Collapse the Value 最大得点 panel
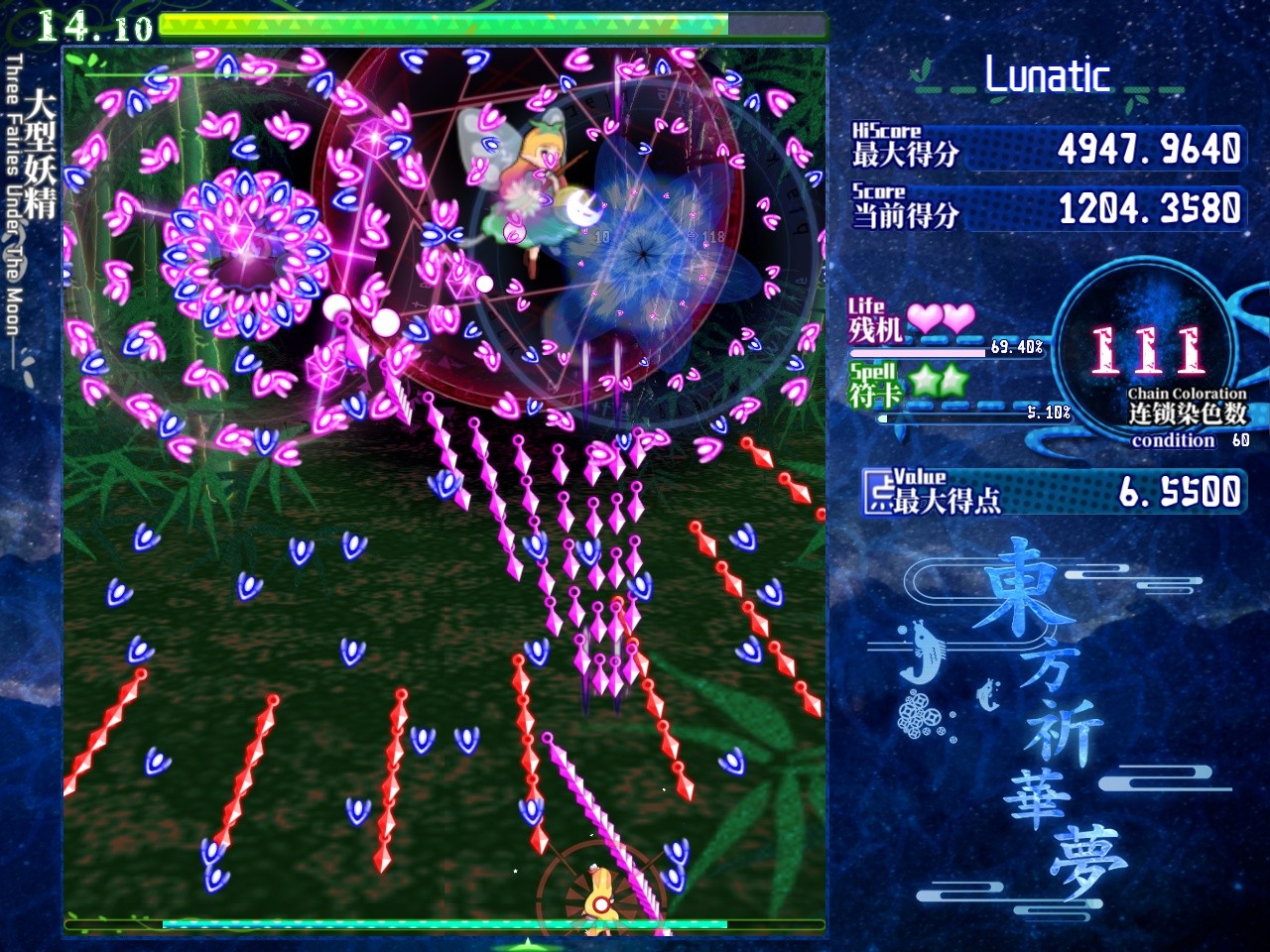 click(x=1052, y=489)
